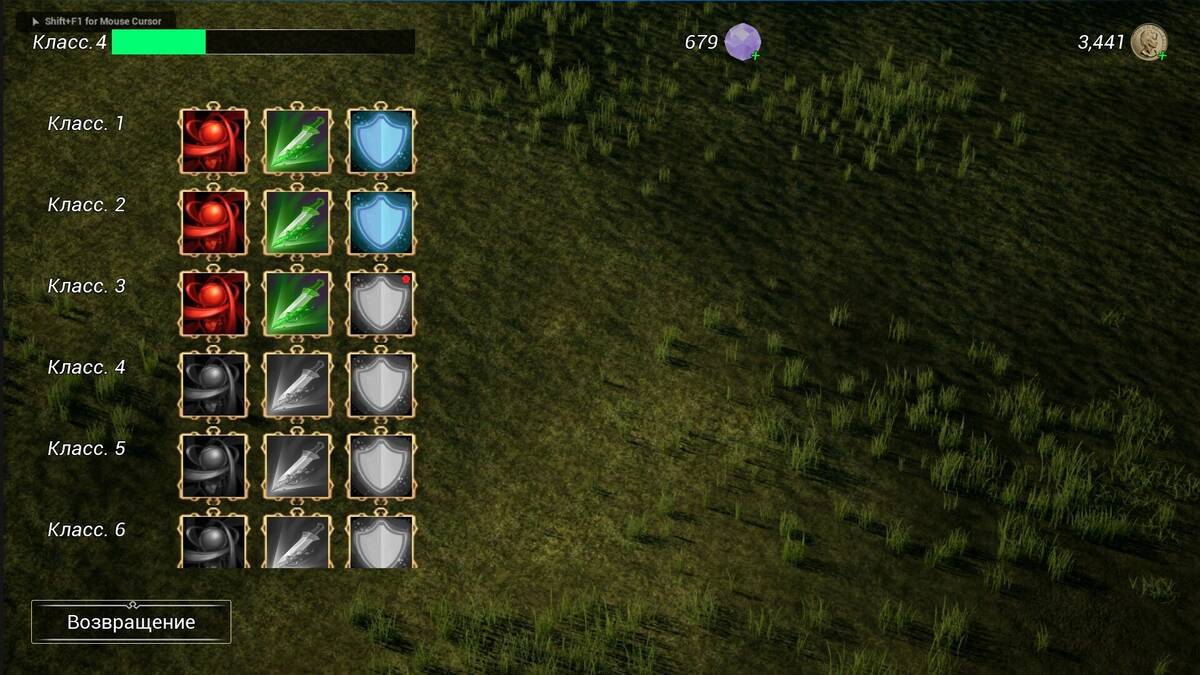Choose the green sword skill in Класс. 2

[x=297, y=223]
